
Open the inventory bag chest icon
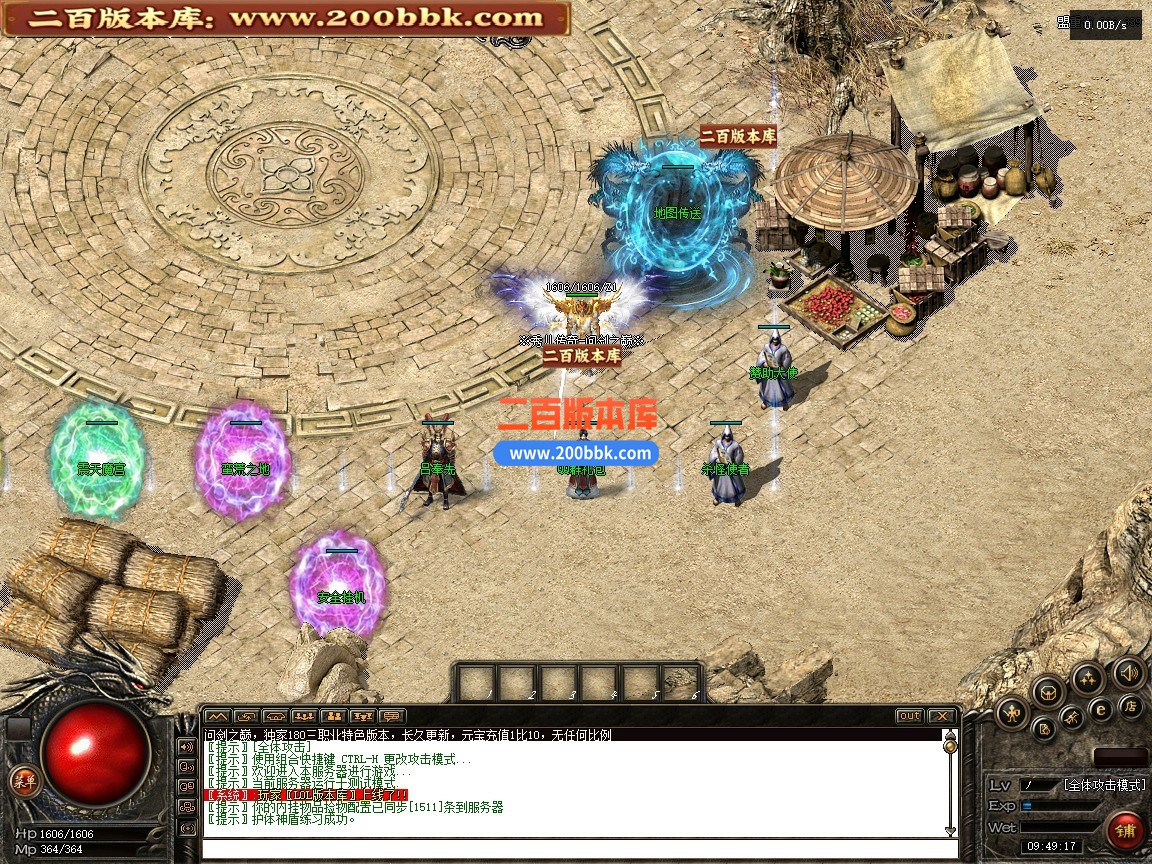(1047, 690)
